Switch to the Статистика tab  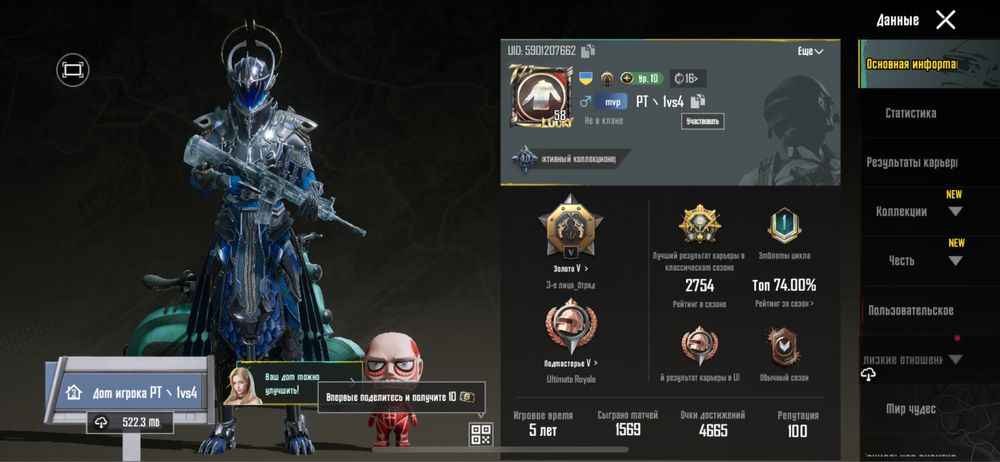click(910, 114)
